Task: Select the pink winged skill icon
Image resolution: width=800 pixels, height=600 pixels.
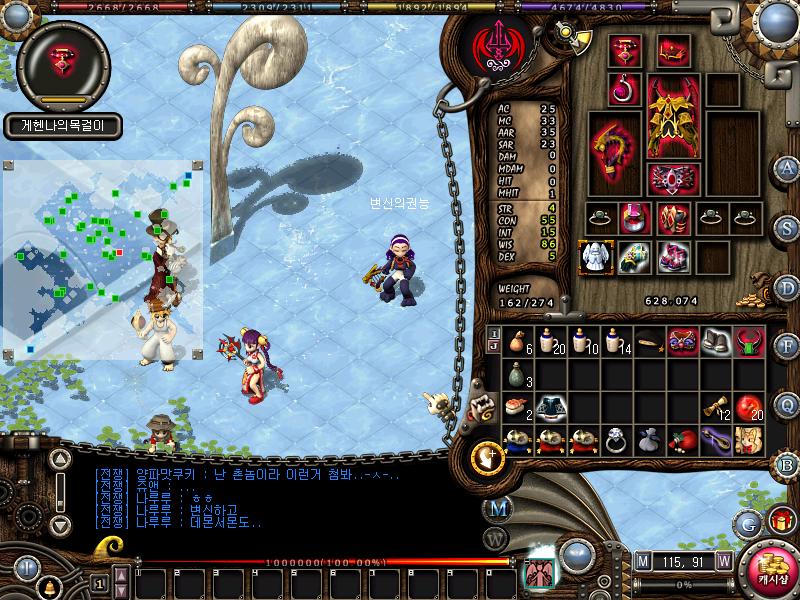Action: [541, 573]
